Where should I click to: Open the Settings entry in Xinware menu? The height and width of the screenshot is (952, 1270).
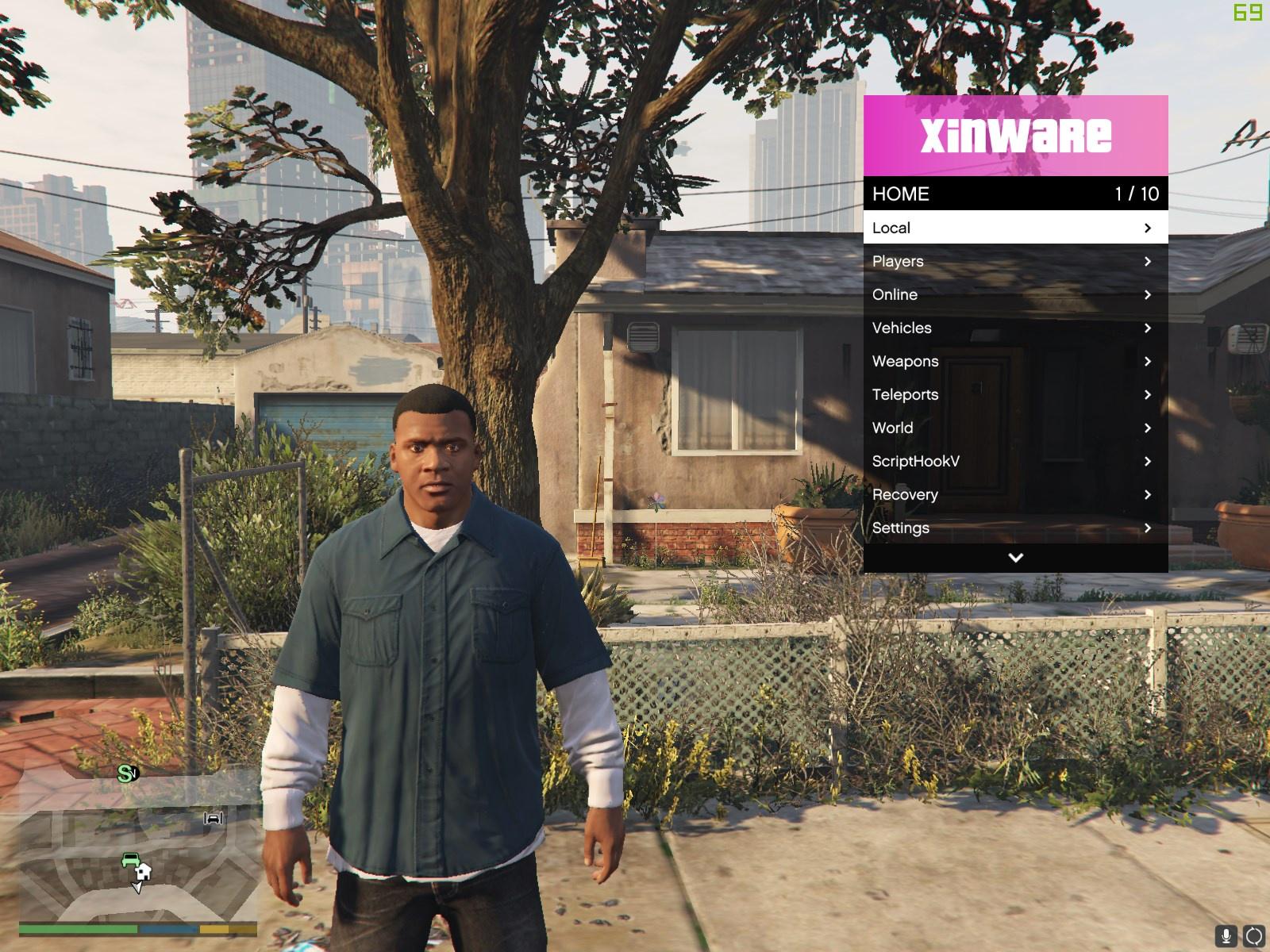(x=1014, y=528)
